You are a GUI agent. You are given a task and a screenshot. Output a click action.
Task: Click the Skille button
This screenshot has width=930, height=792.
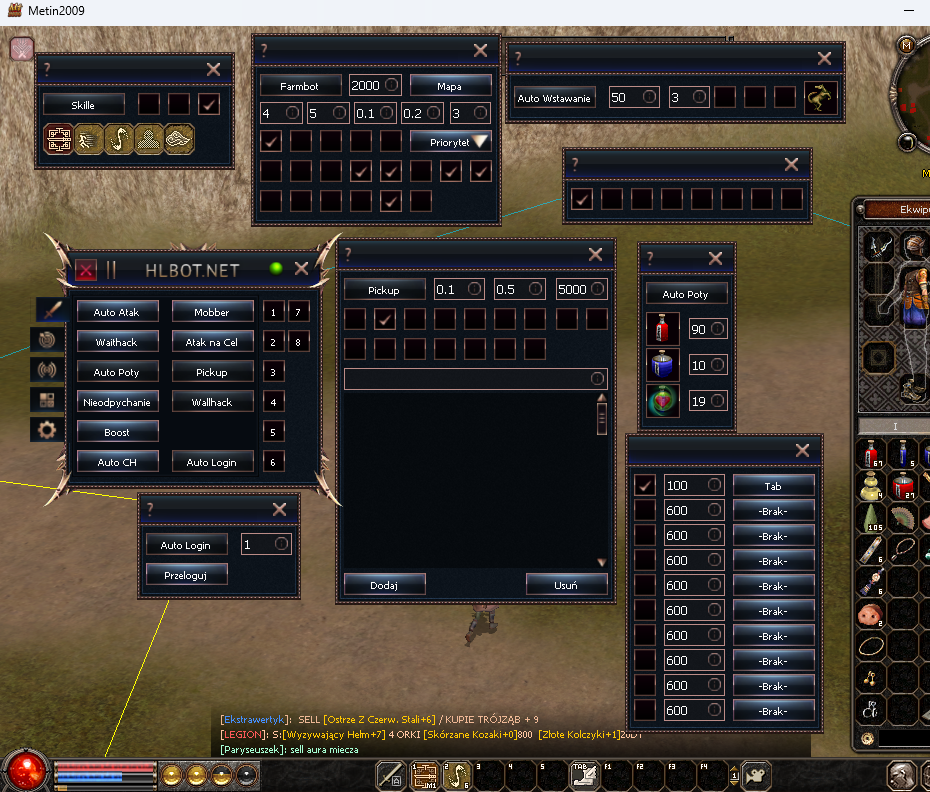pos(83,104)
